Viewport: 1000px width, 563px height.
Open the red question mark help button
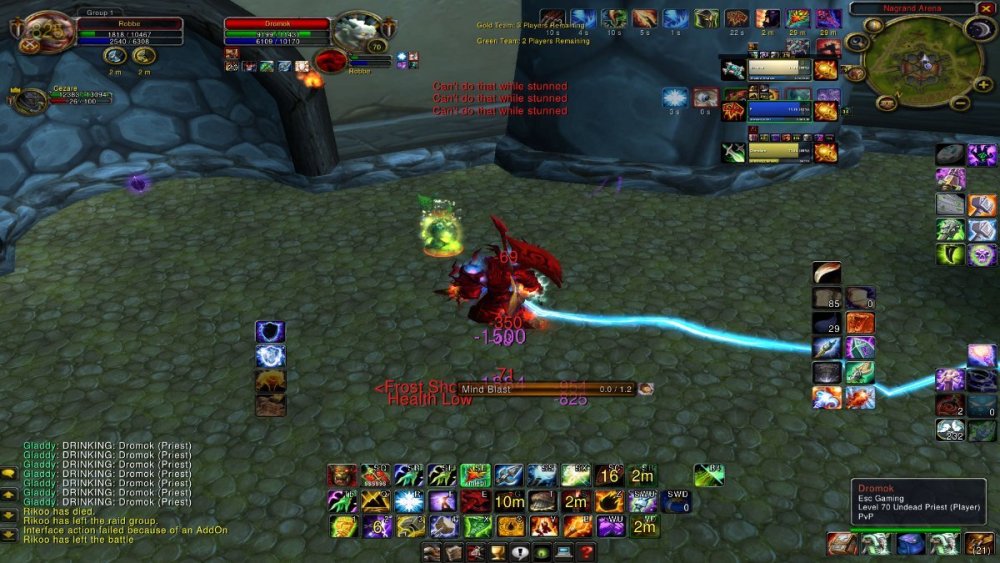click(586, 552)
